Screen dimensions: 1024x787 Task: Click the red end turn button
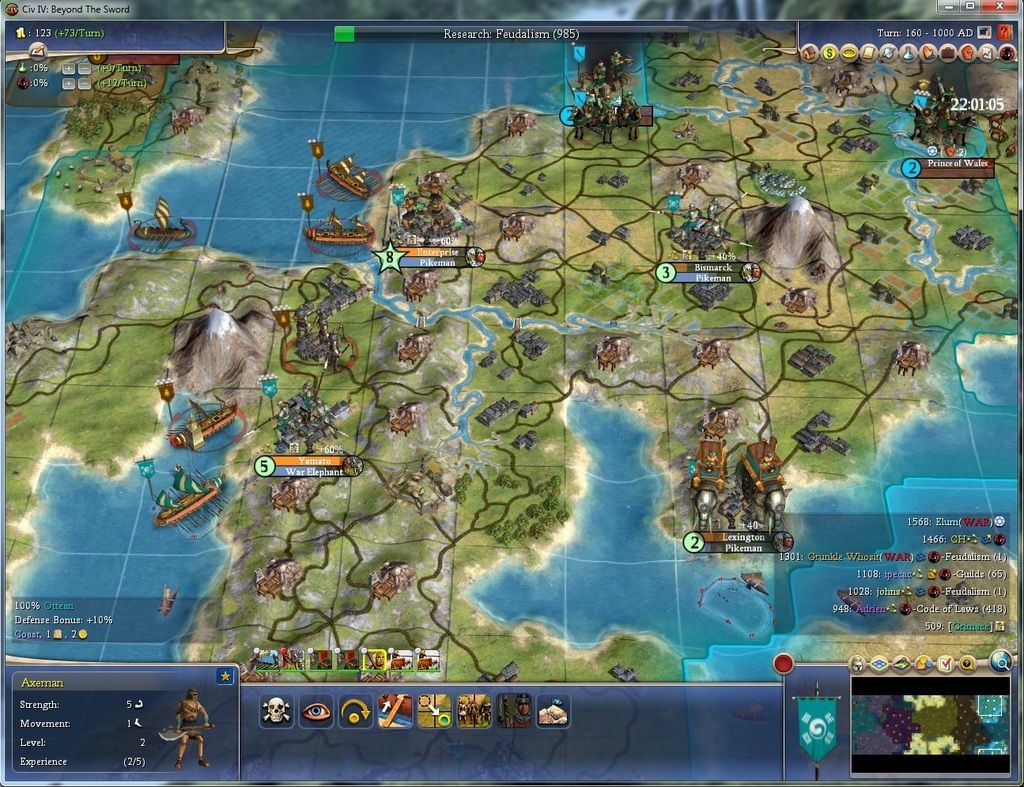point(783,663)
